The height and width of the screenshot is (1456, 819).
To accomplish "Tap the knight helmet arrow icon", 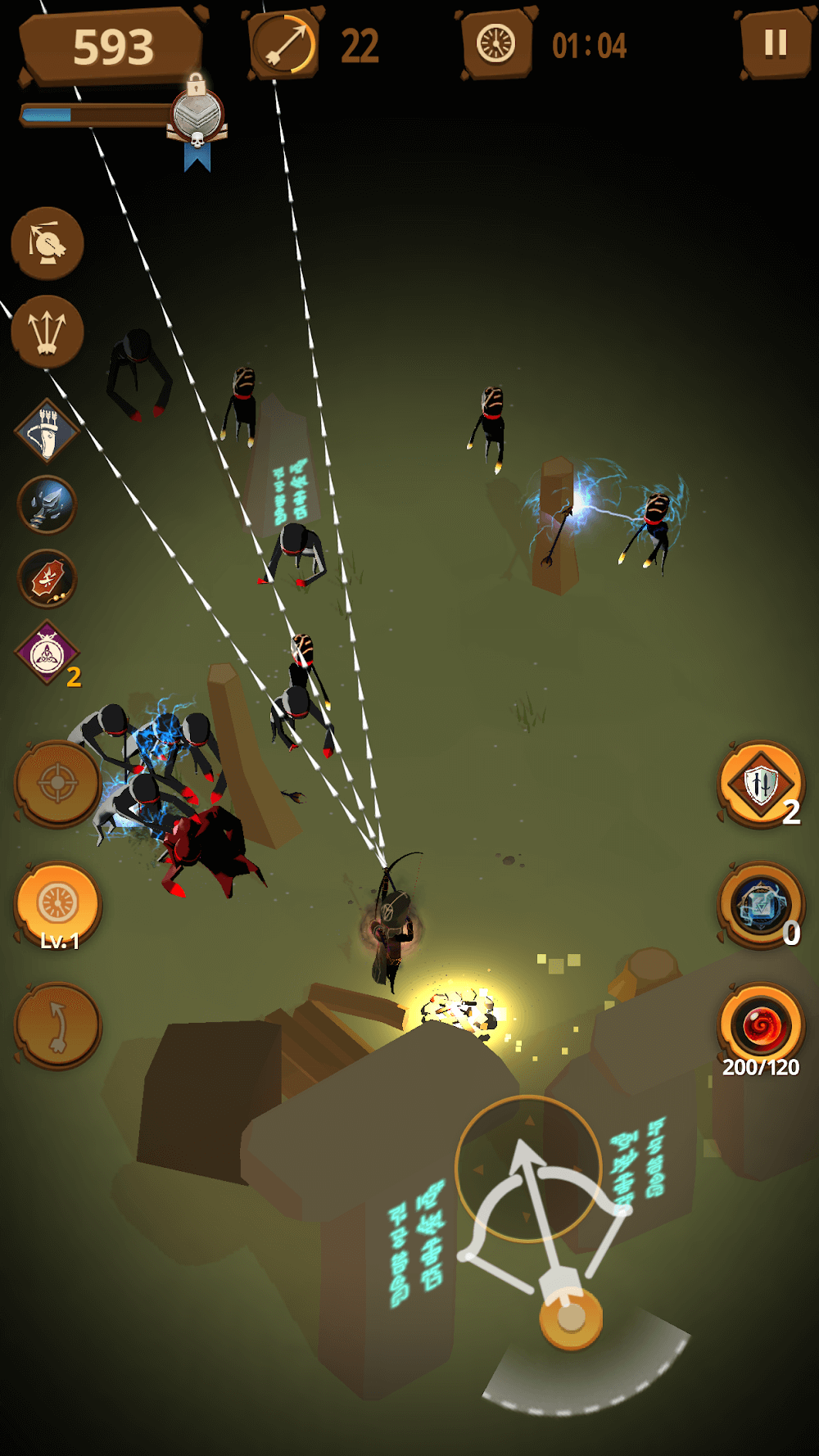I will (48, 243).
